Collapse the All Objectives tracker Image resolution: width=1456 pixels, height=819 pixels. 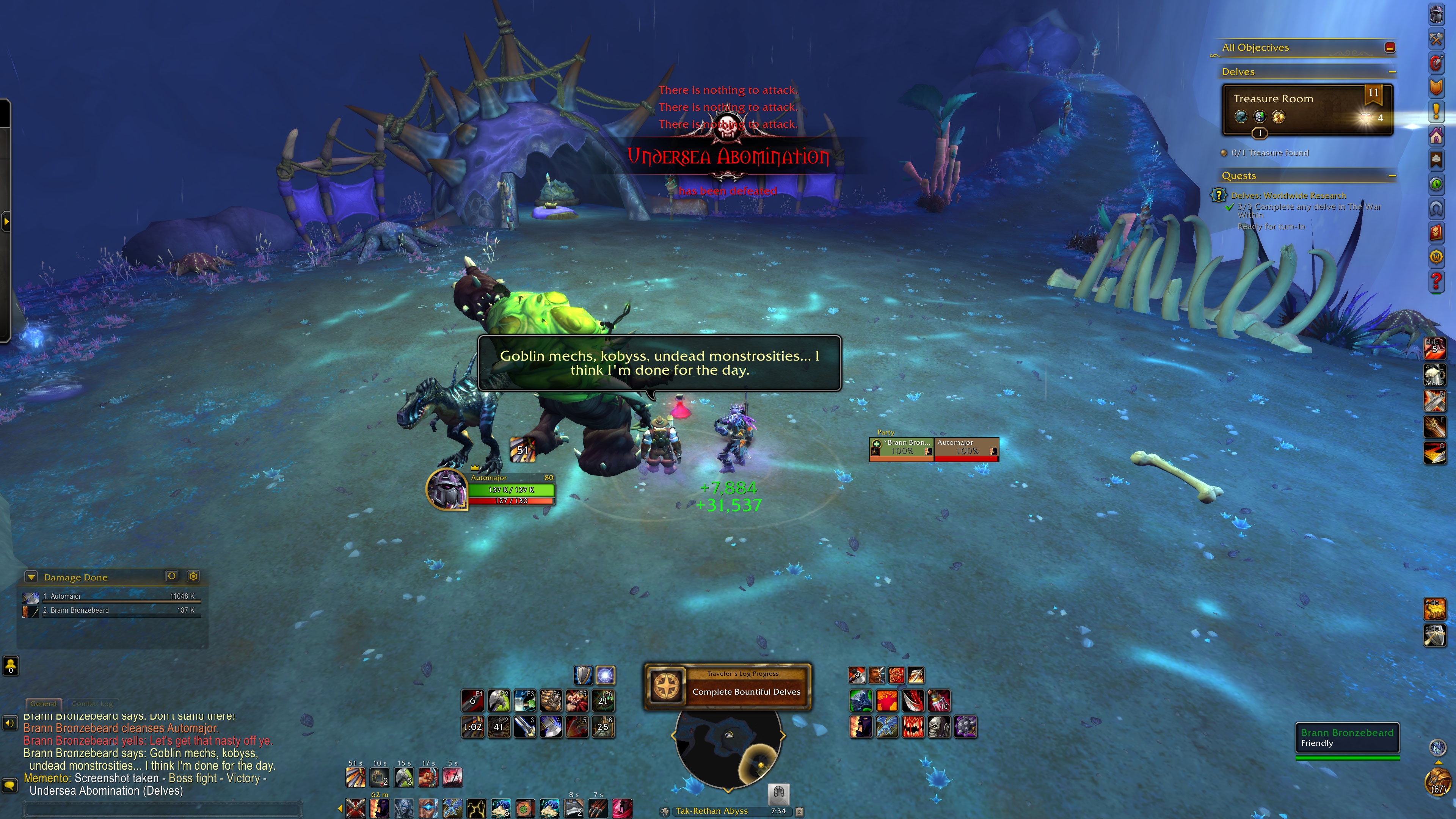click(x=1390, y=47)
